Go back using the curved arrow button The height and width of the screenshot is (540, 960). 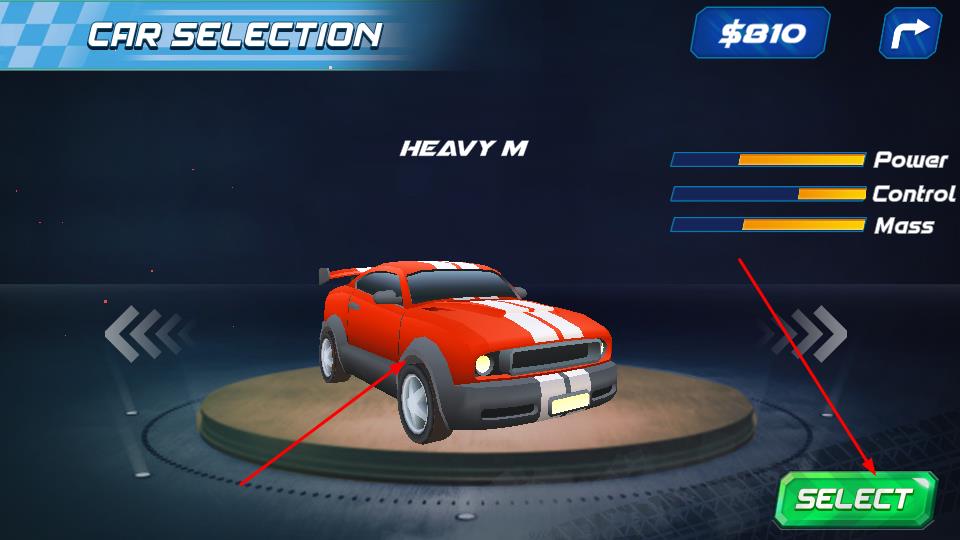(910, 33)
